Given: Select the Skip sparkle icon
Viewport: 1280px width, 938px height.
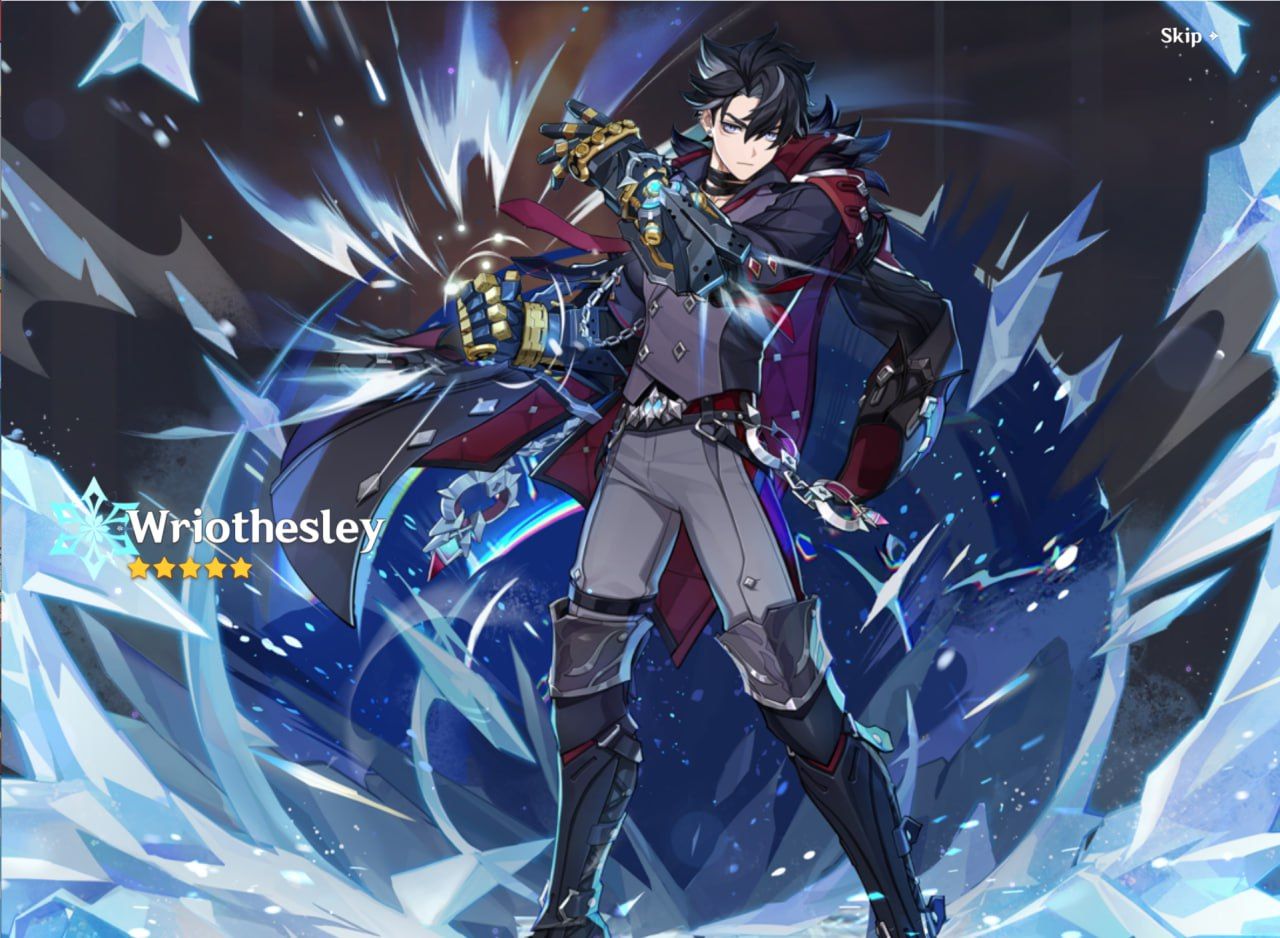Looking at the screenshot, I should click(1213, 38).
